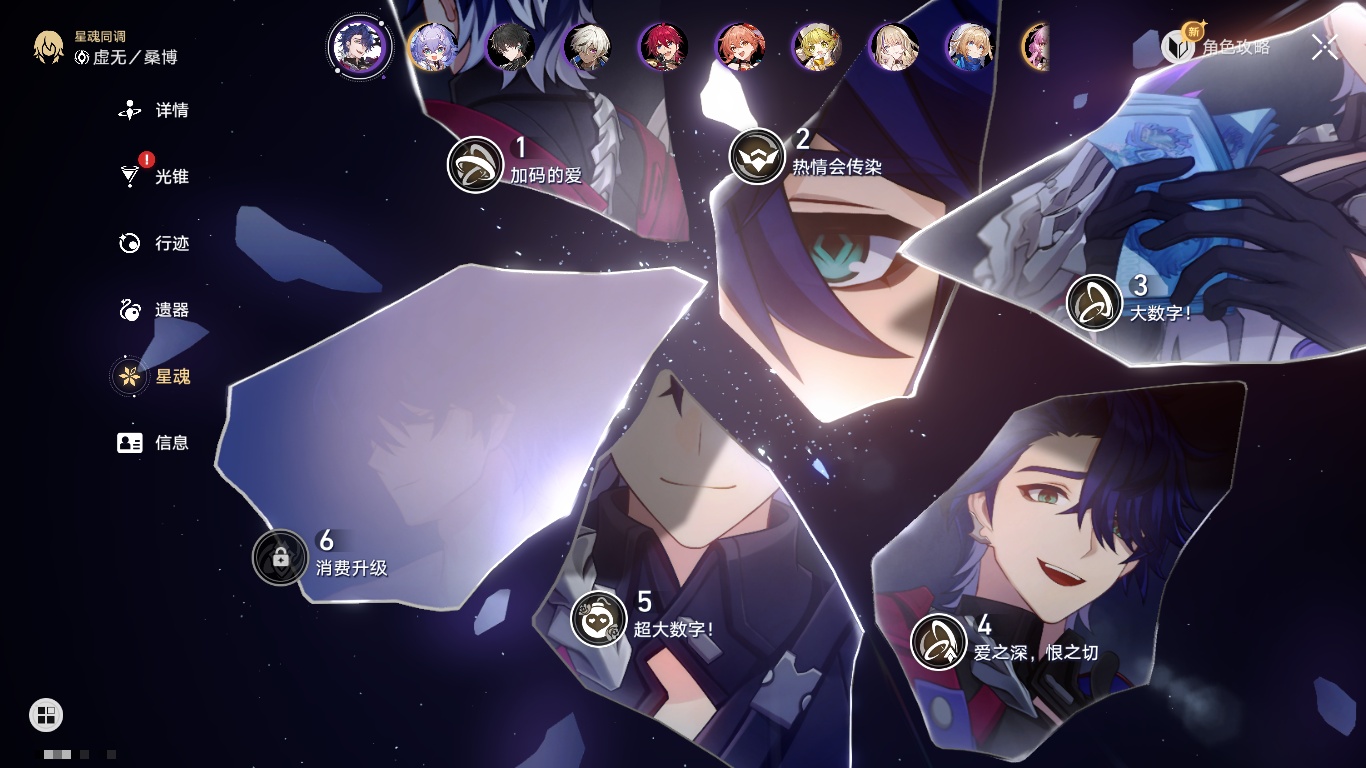1366x768 pixels.
Task: Choose eidolon 3 大数字!
Action: [1094, 302]
